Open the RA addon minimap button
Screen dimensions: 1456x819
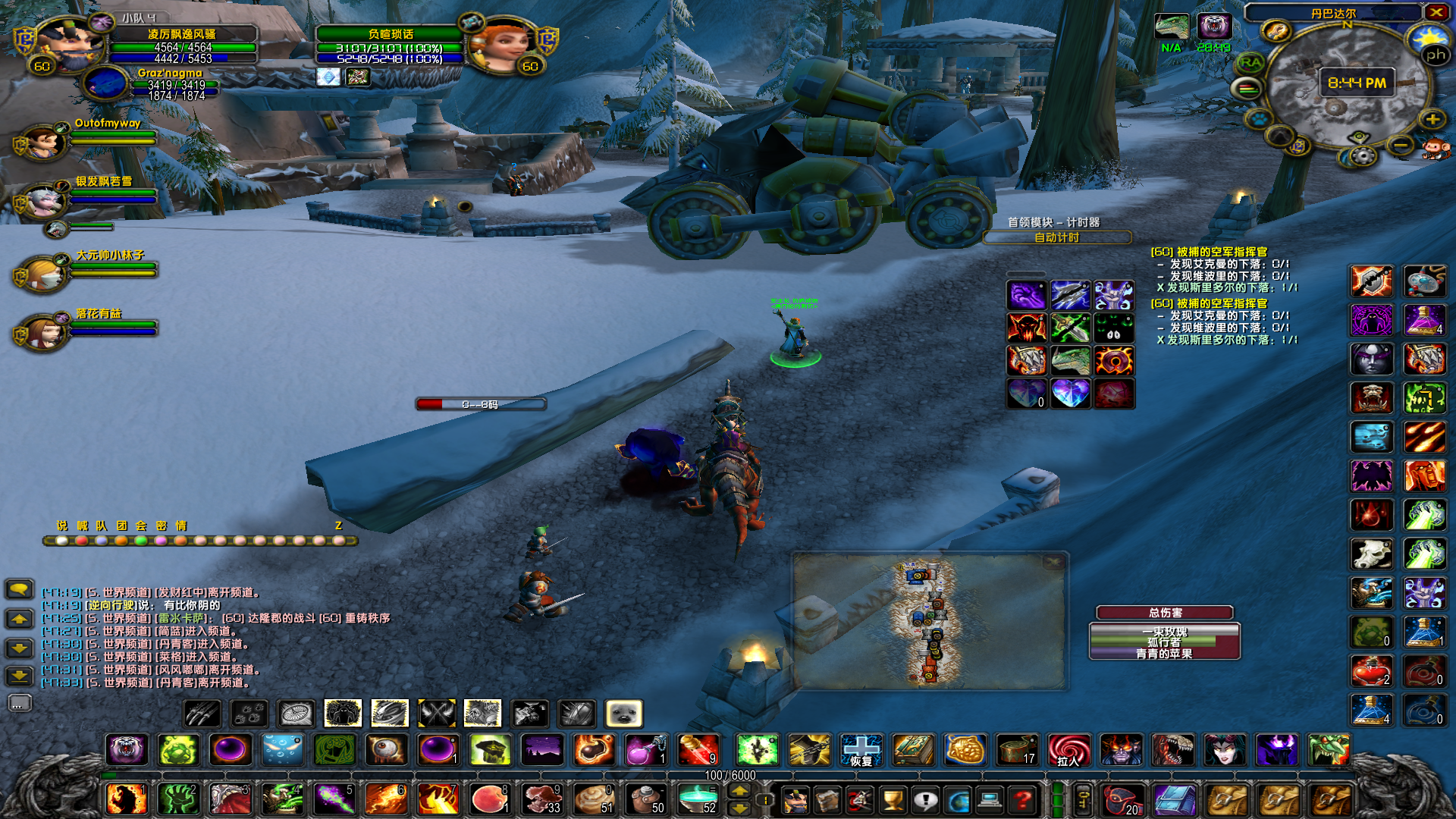coord(1250,62)
